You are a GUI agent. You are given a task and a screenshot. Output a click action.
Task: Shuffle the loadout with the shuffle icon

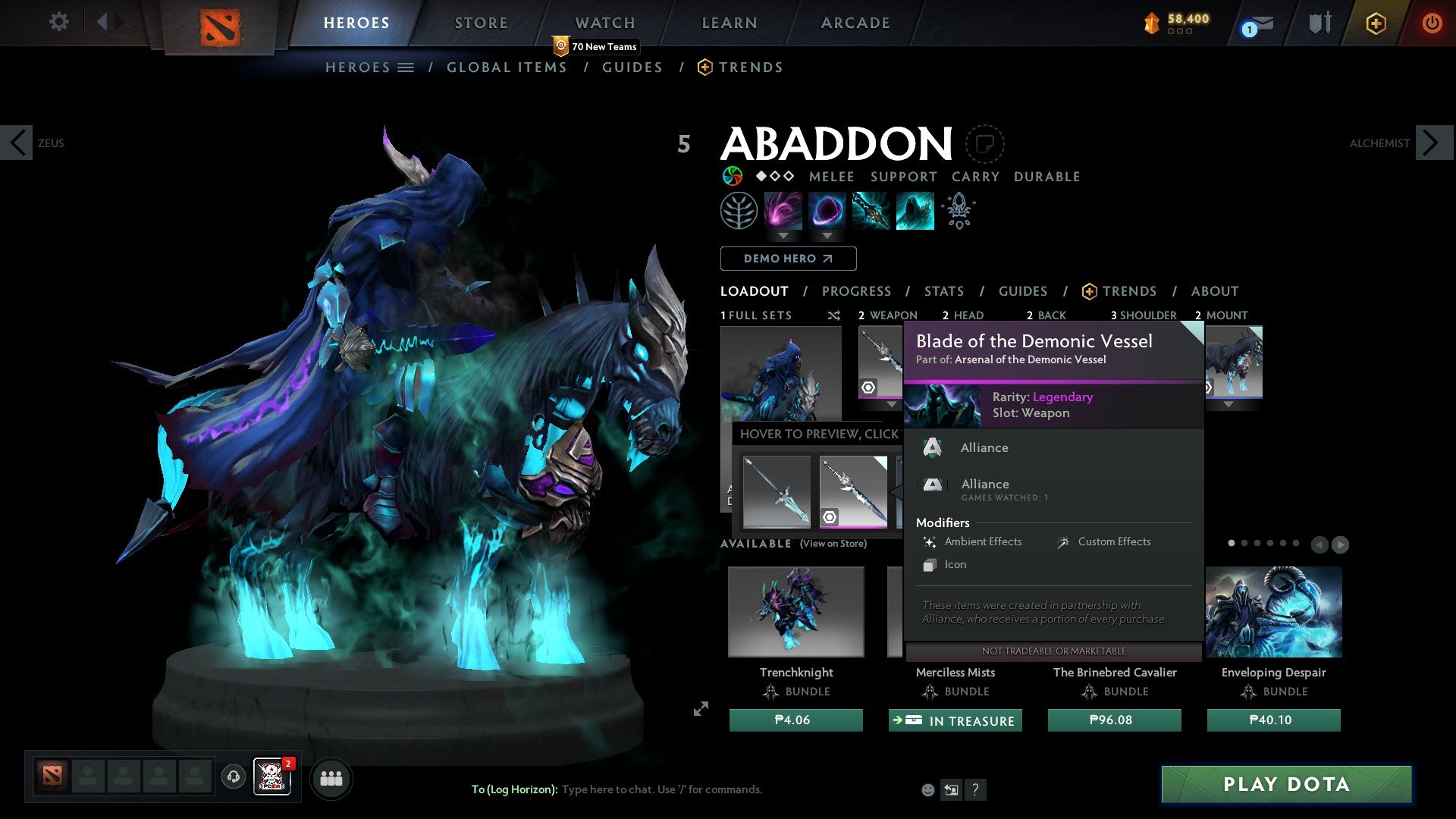pyautogui.click(x=834, y=315)
